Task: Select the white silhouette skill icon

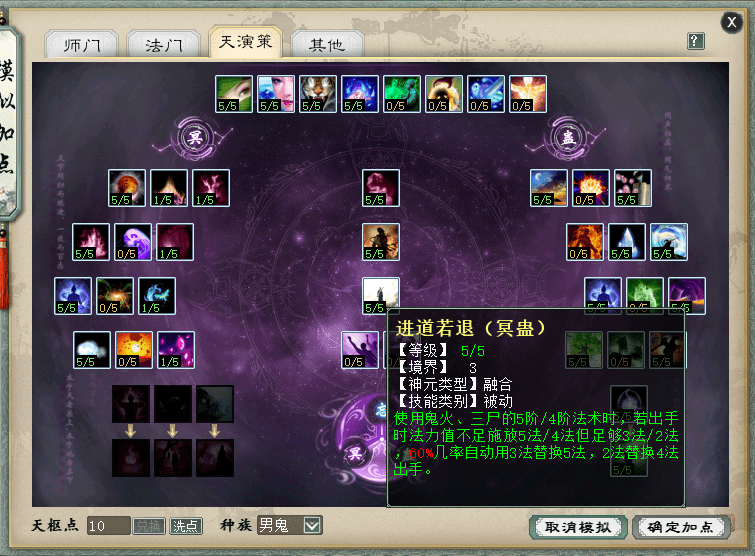Action: tap(381, 296)
